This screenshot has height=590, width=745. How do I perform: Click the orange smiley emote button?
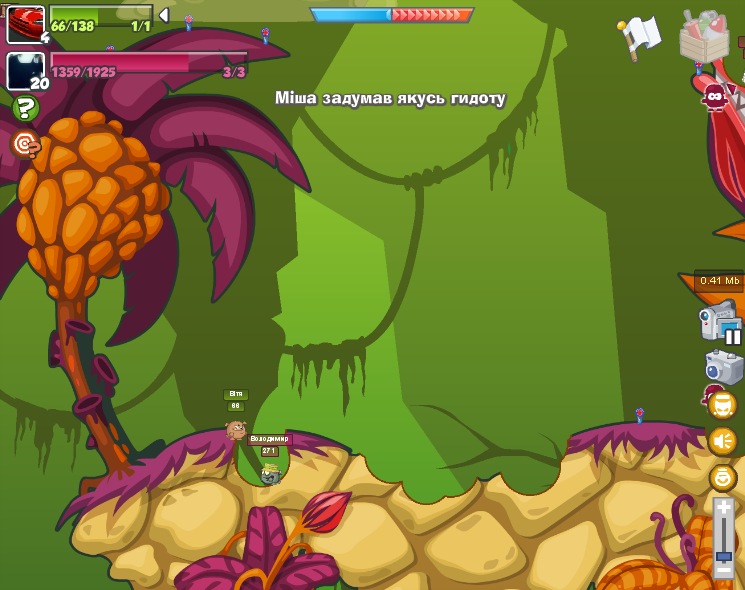(722, 478)
